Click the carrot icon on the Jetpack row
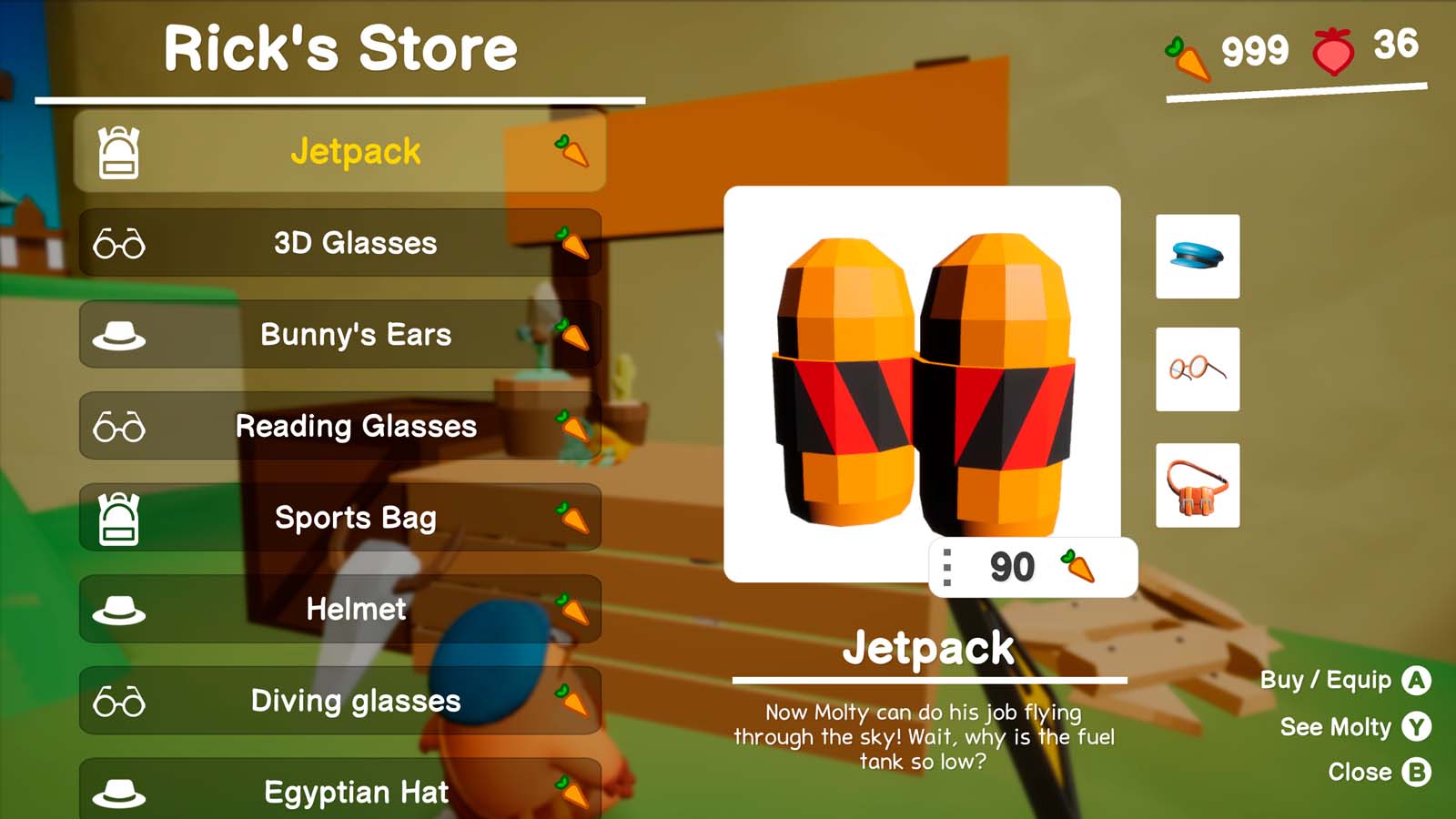 pyautogui.click(x=573, y=155)
